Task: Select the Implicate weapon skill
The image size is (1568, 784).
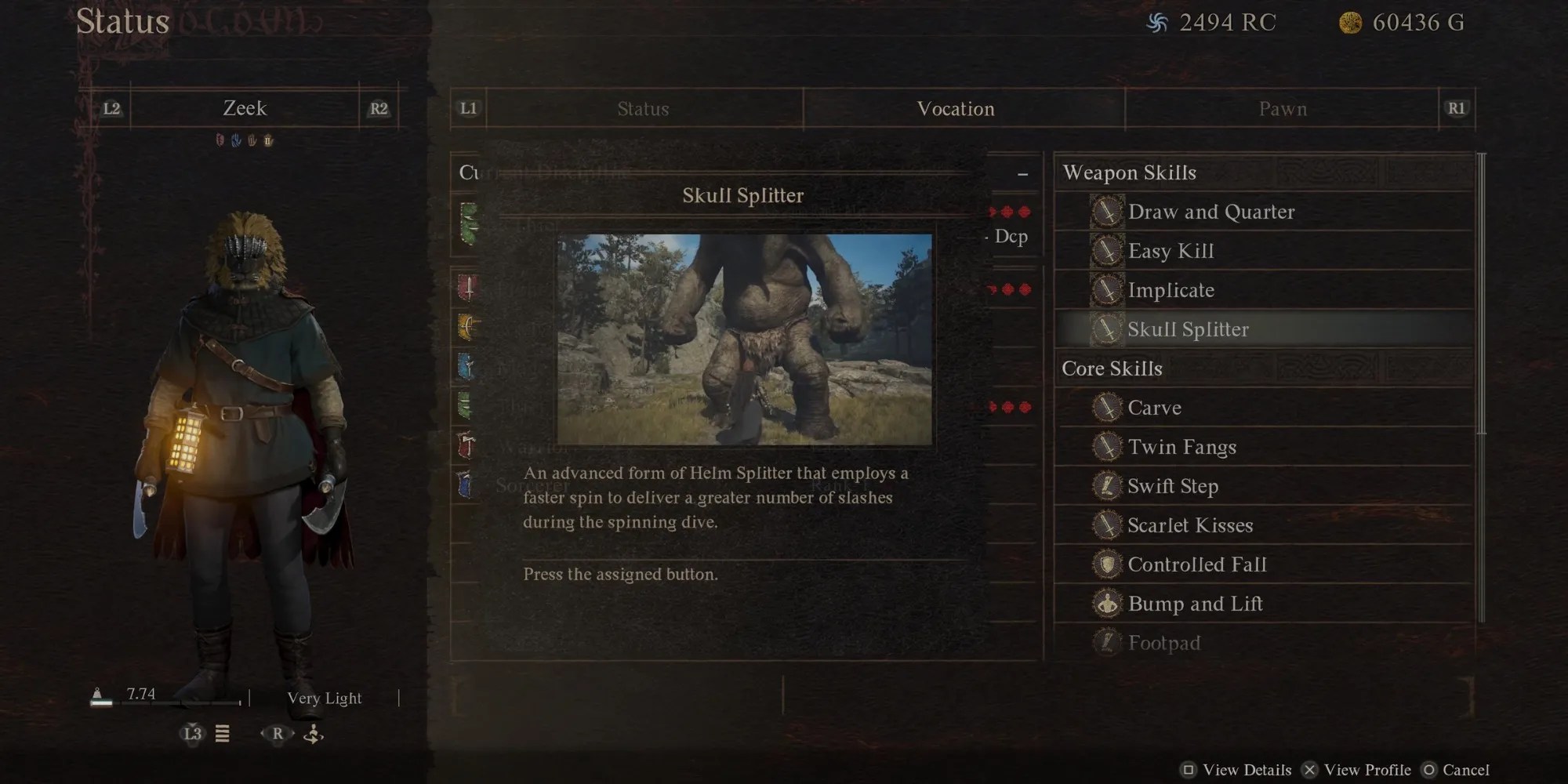Action: click(x=1171, y=290)
